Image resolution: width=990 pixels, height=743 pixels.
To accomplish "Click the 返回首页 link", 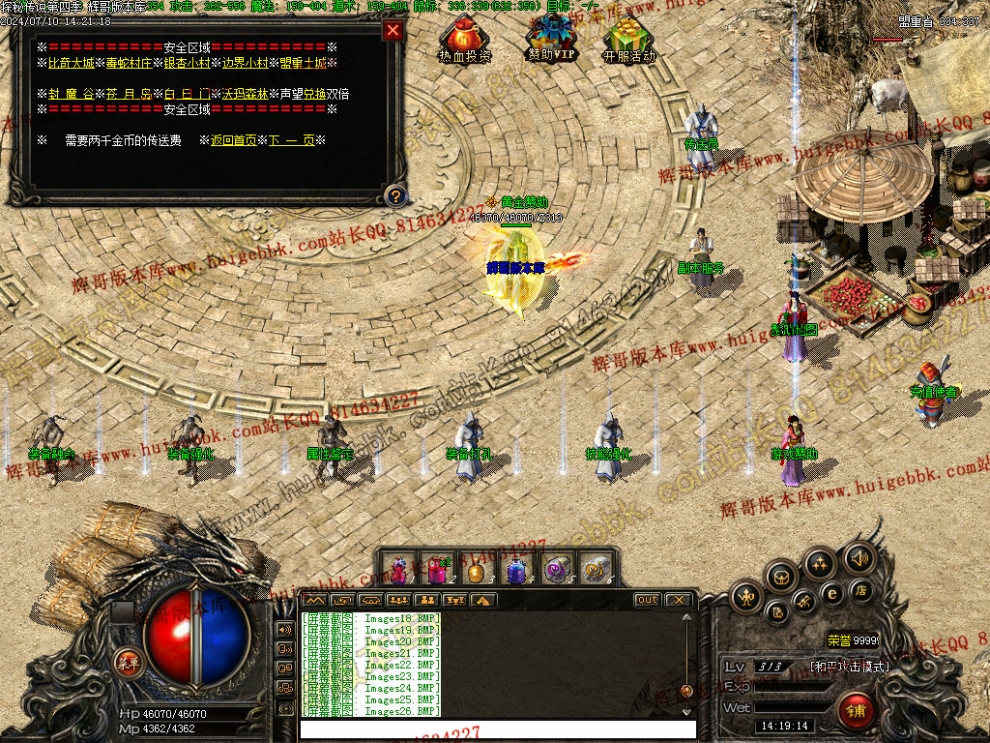I will coord(233,141).
